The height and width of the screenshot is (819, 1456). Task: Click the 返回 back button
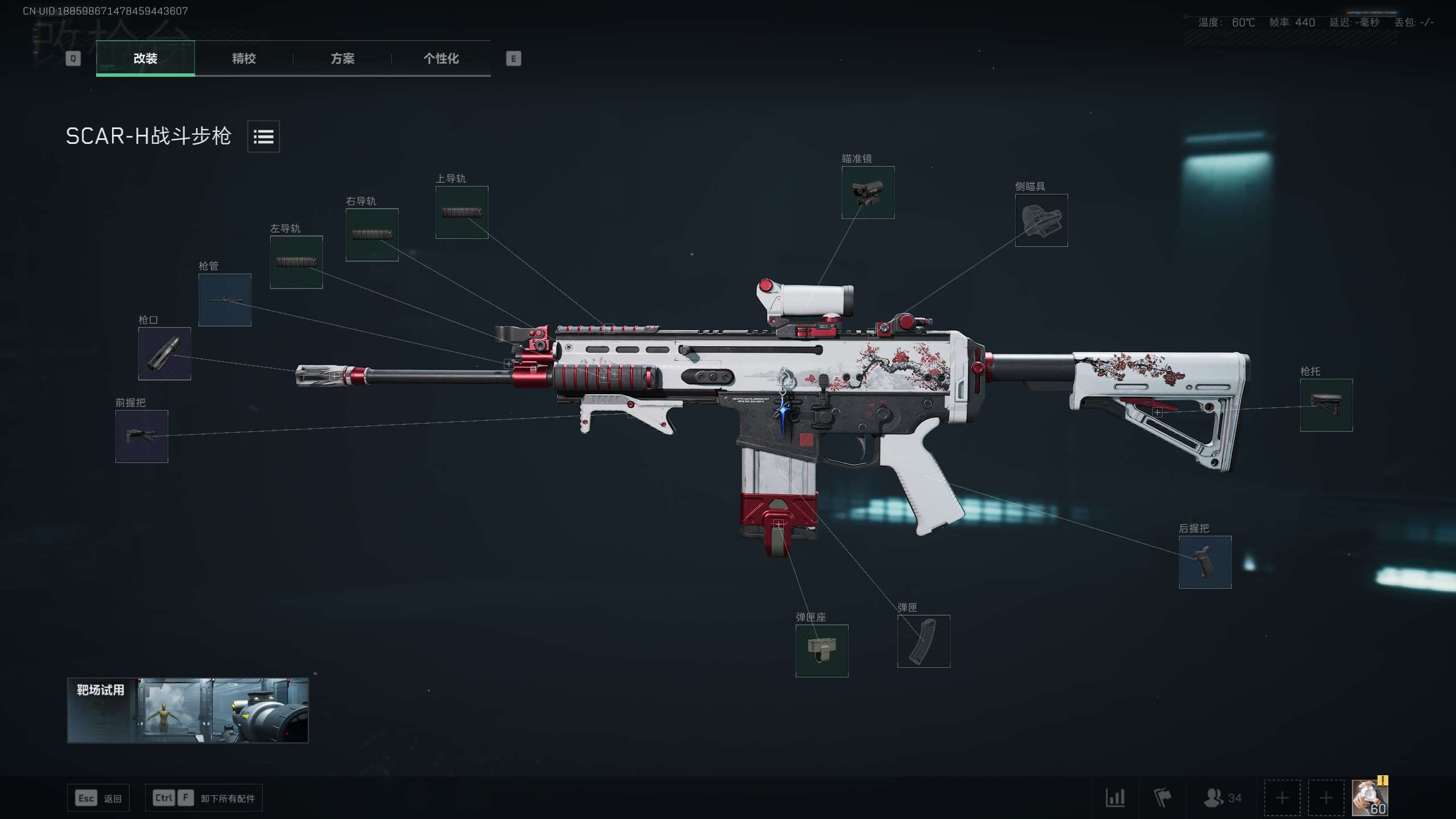pos(98,798)
